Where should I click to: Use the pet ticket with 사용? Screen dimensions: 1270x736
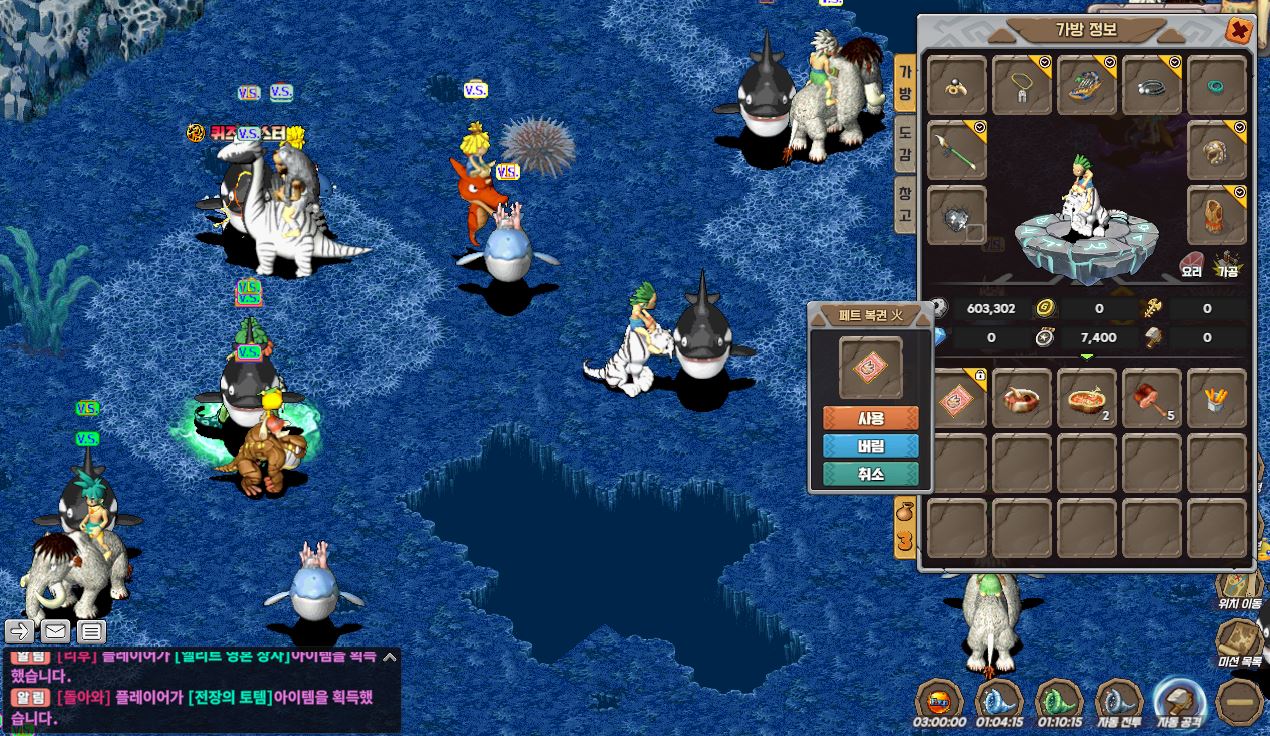pos(870,418)
